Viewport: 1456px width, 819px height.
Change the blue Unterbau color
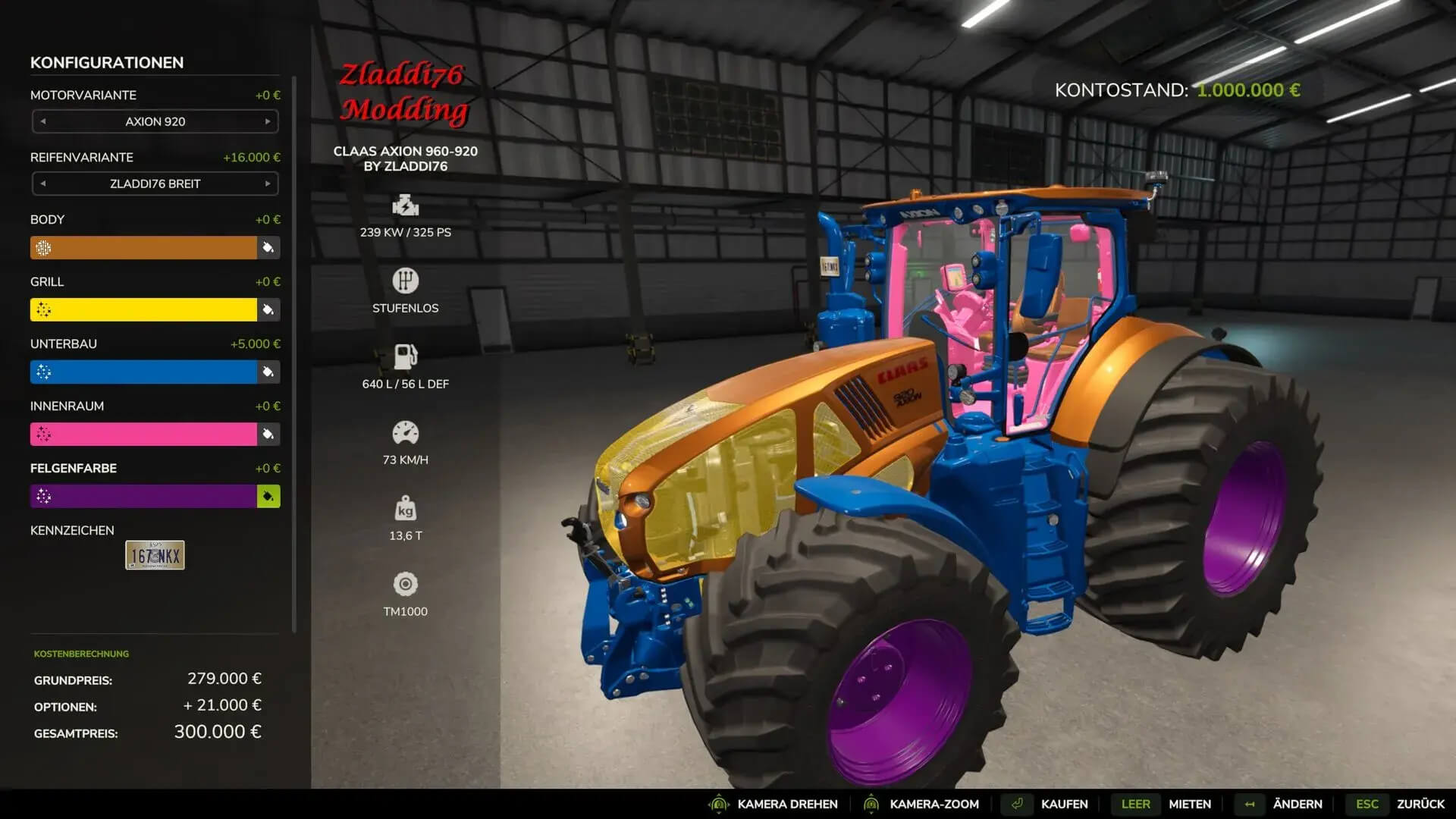pos(143,372)
